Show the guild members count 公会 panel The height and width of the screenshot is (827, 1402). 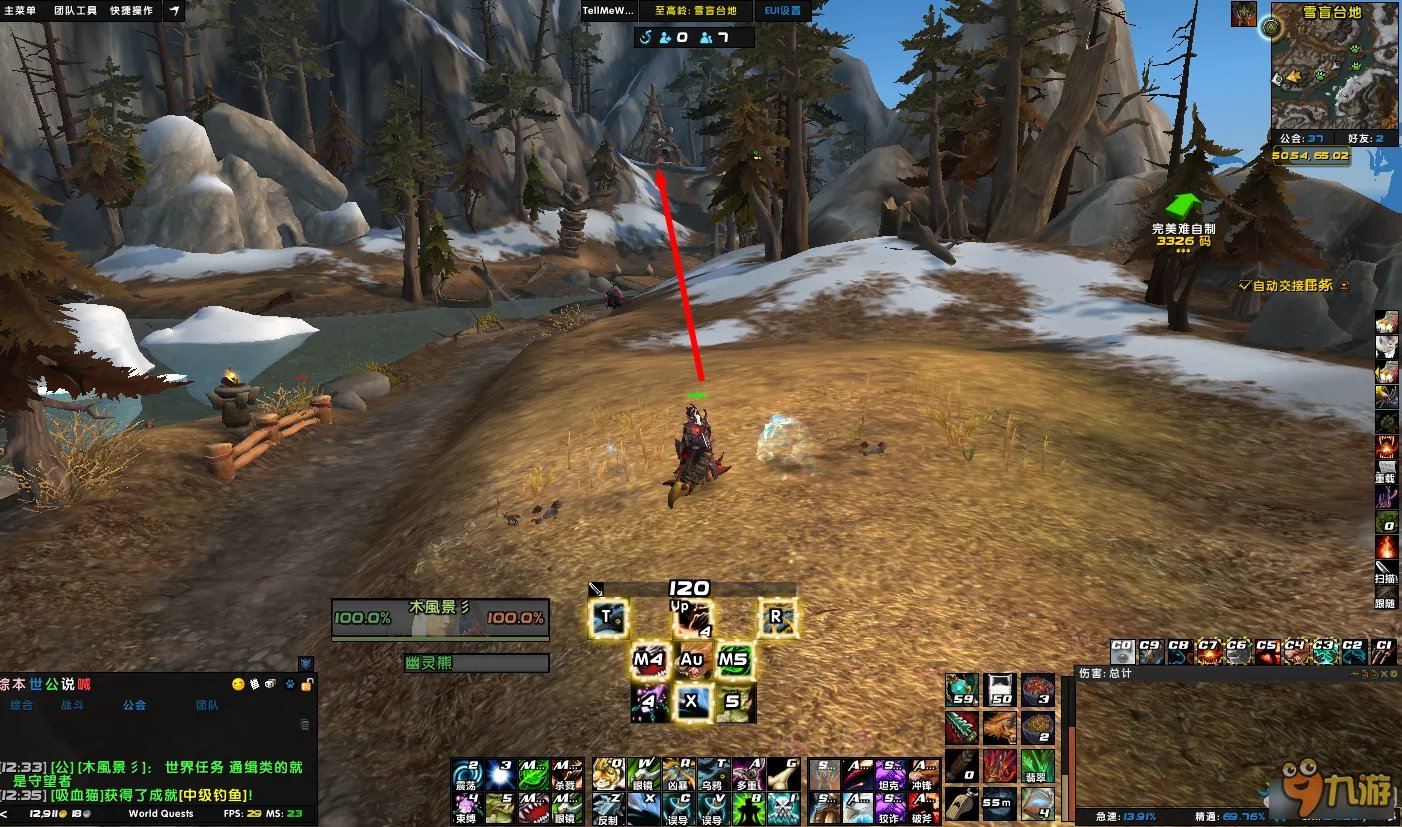1300,139
